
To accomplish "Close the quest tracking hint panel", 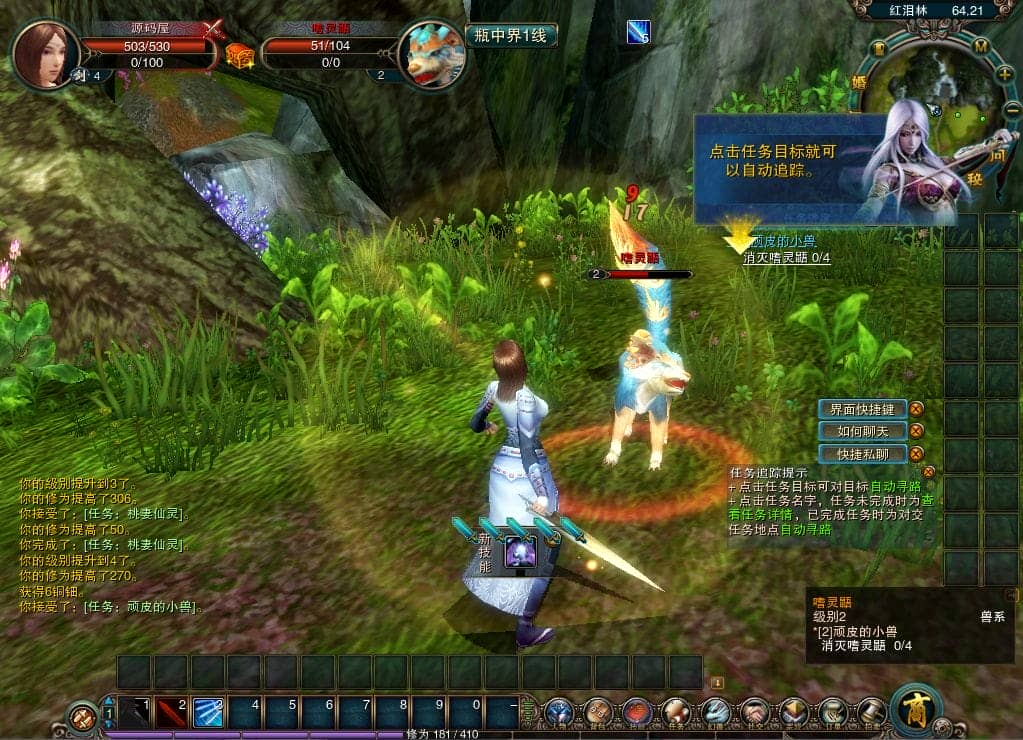I will [x=929, y=472].
